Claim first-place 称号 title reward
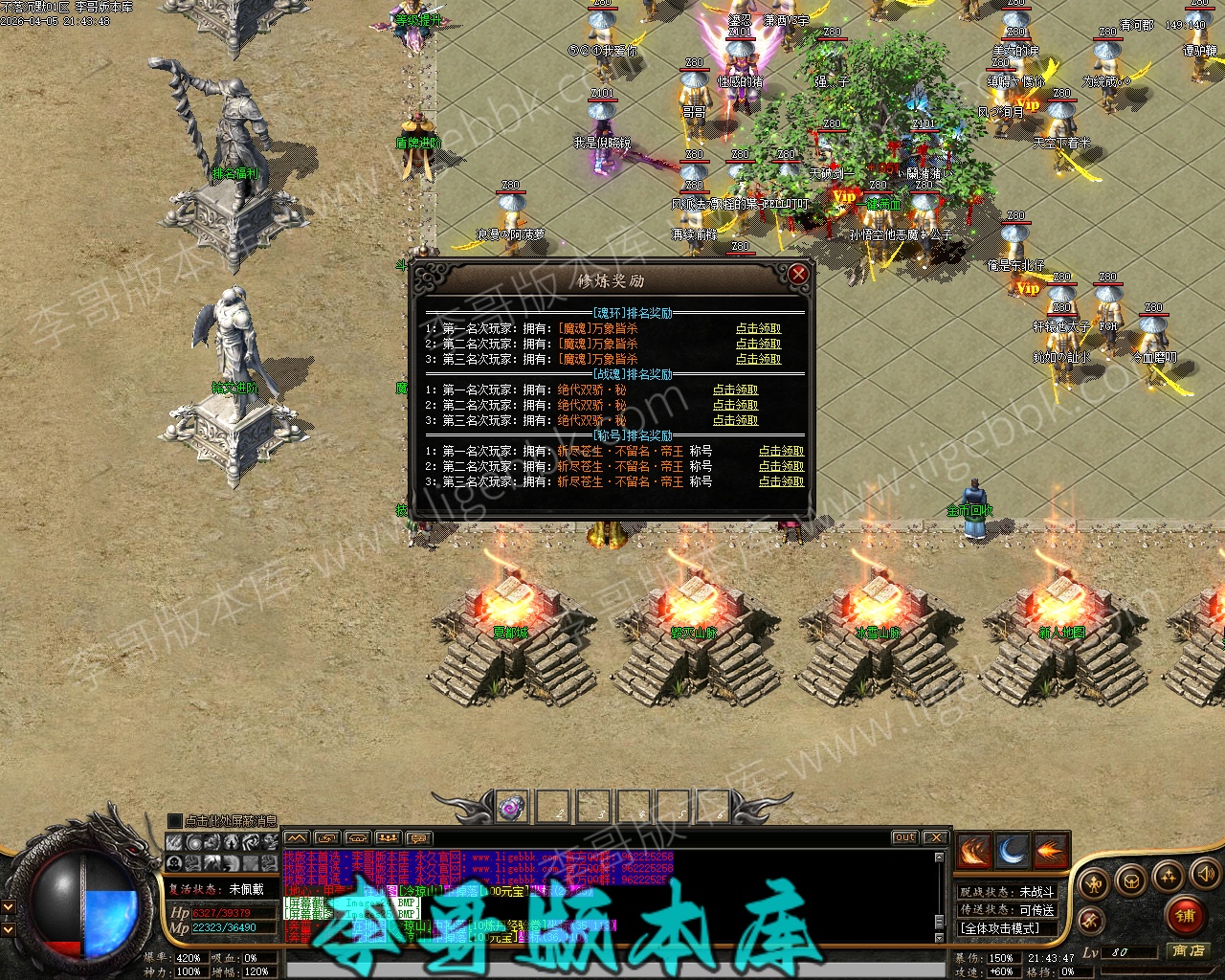Image resolution: width=1225 pixels, height=980 pixels. [x=781, y=452]
